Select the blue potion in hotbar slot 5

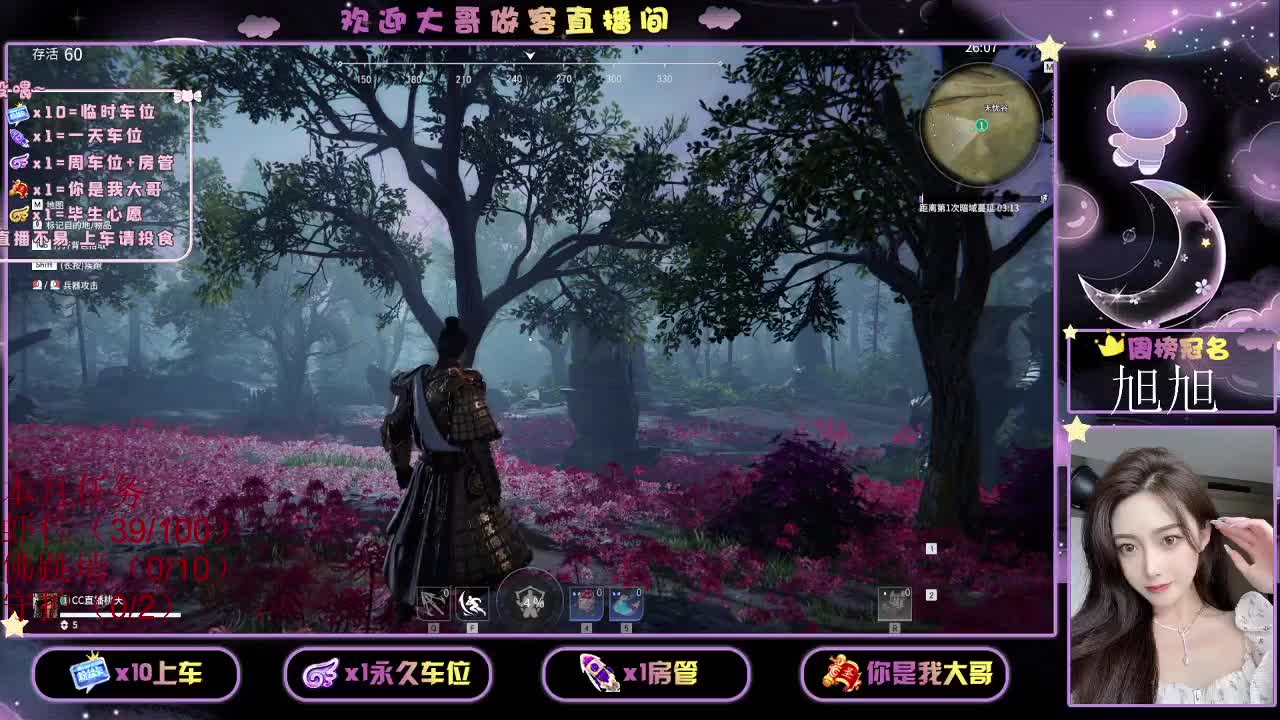[x=627, y=605]
